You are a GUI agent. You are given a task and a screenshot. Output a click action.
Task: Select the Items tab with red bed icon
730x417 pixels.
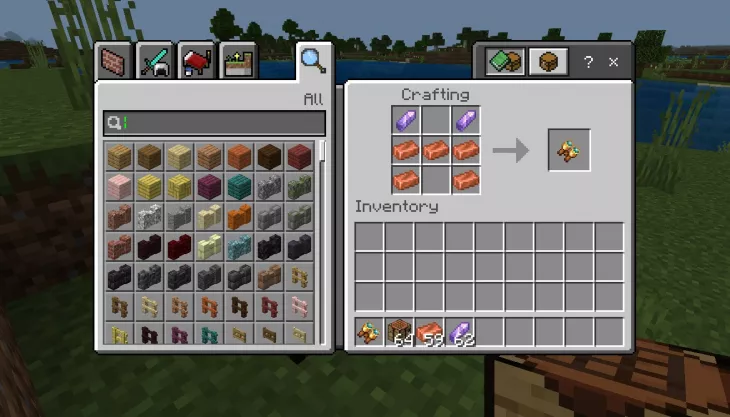(197, 62)
